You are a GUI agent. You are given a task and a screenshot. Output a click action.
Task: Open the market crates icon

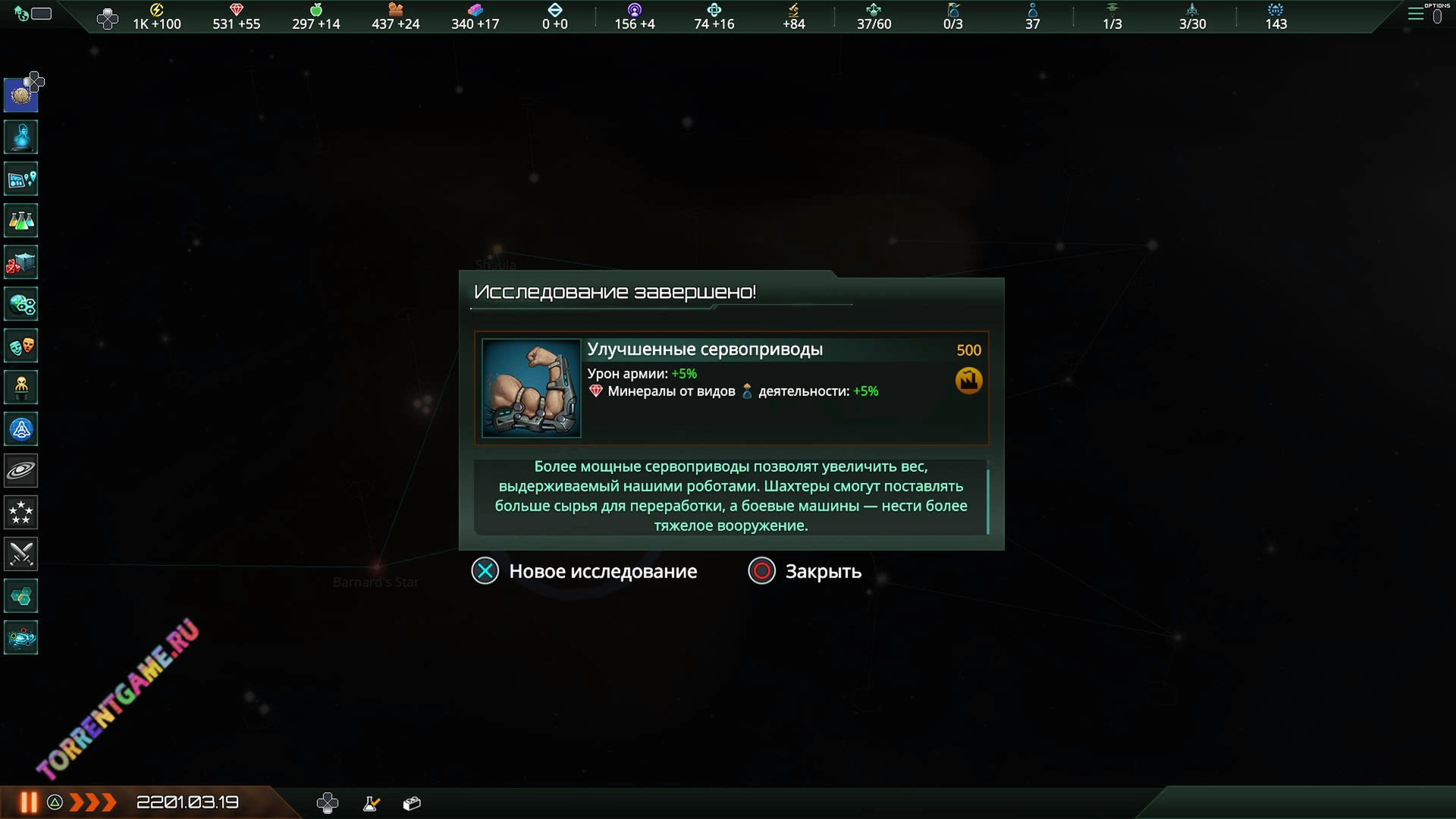21,262
